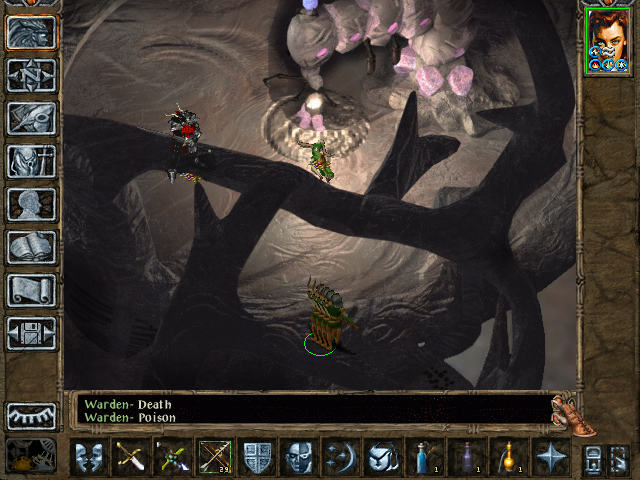640x480 pixels.
Task: Equip the sword weapon slot
Action: [131, 457]
